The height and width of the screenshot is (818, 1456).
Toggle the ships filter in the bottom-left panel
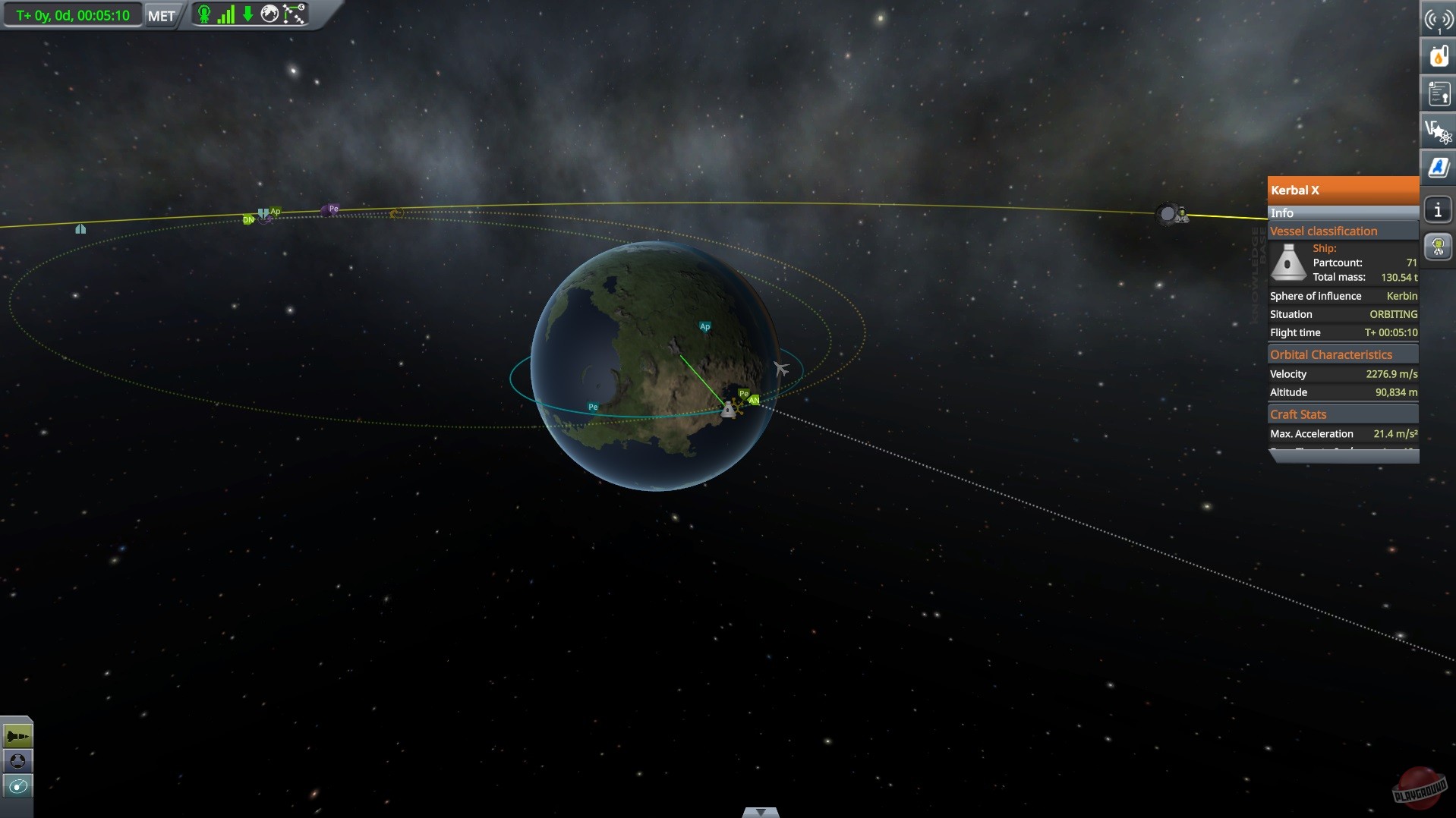pos(17,734)
